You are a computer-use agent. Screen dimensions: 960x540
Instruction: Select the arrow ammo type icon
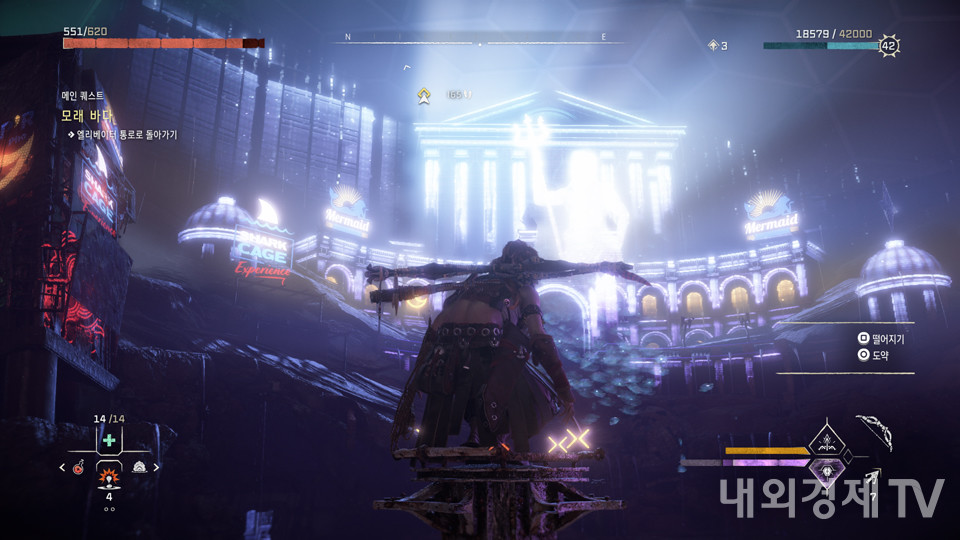[872, 478]
